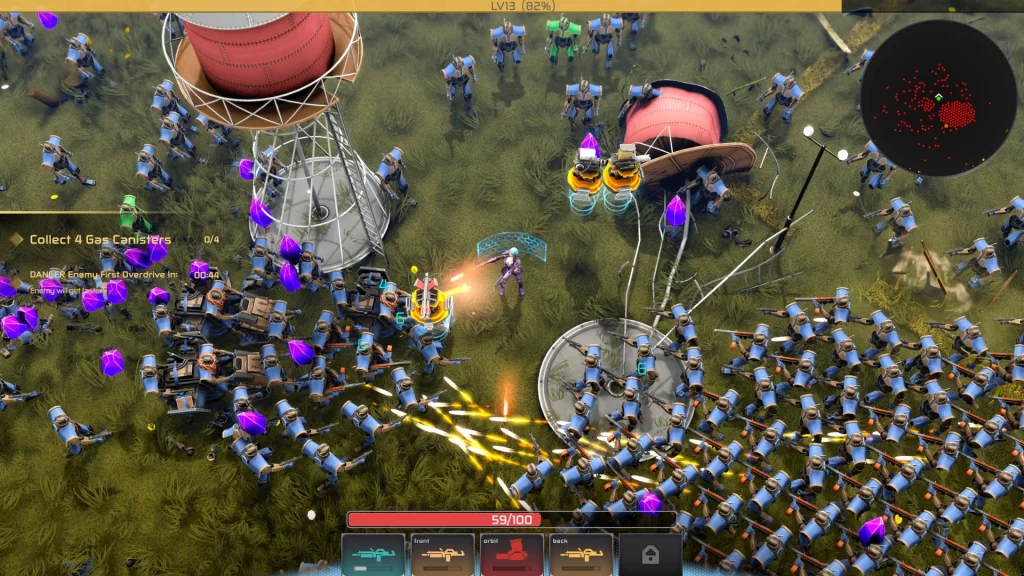
Task: Pick the back weapon slot
Action: coord(581,554)
